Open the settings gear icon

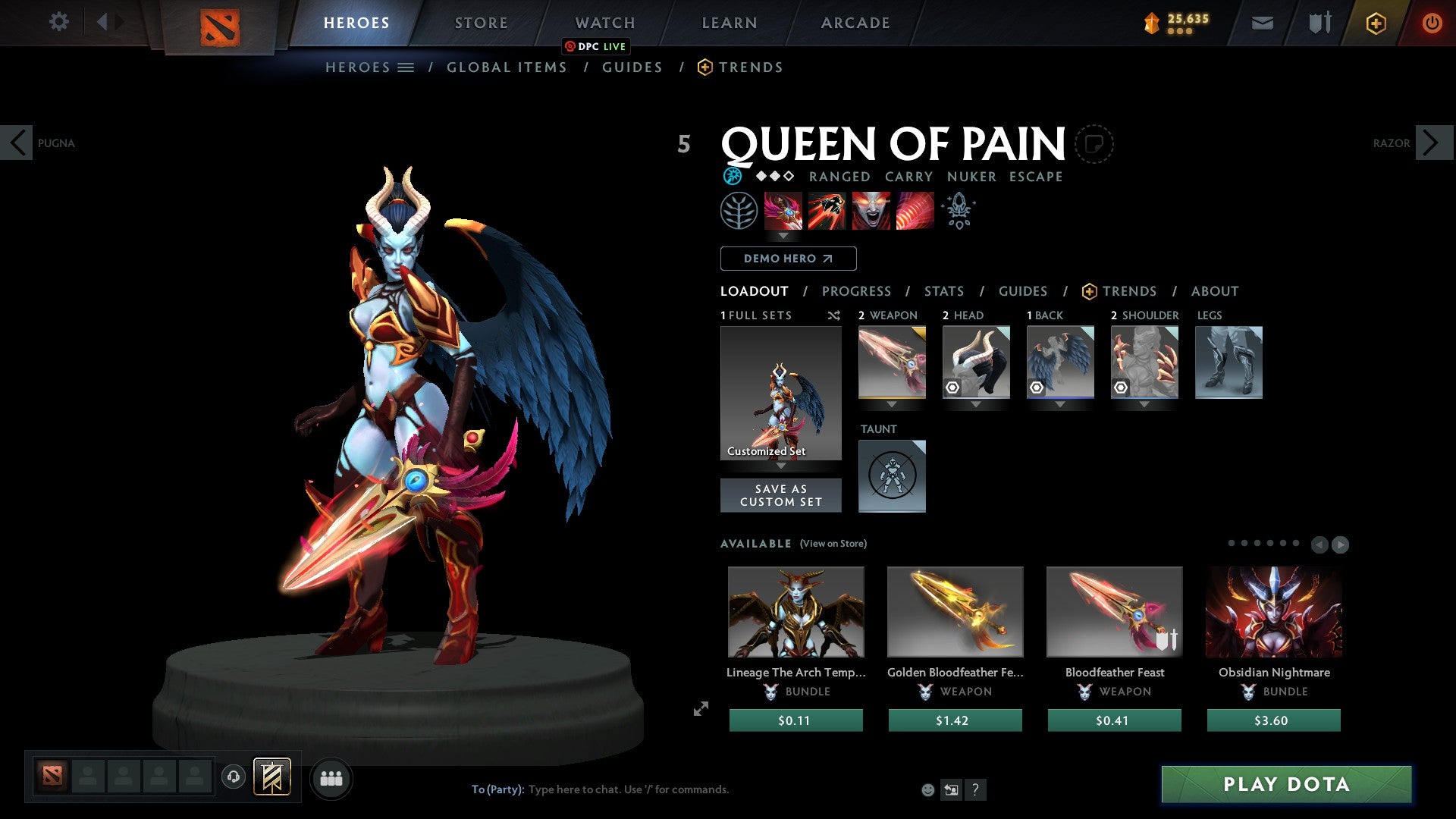point(58,22)
